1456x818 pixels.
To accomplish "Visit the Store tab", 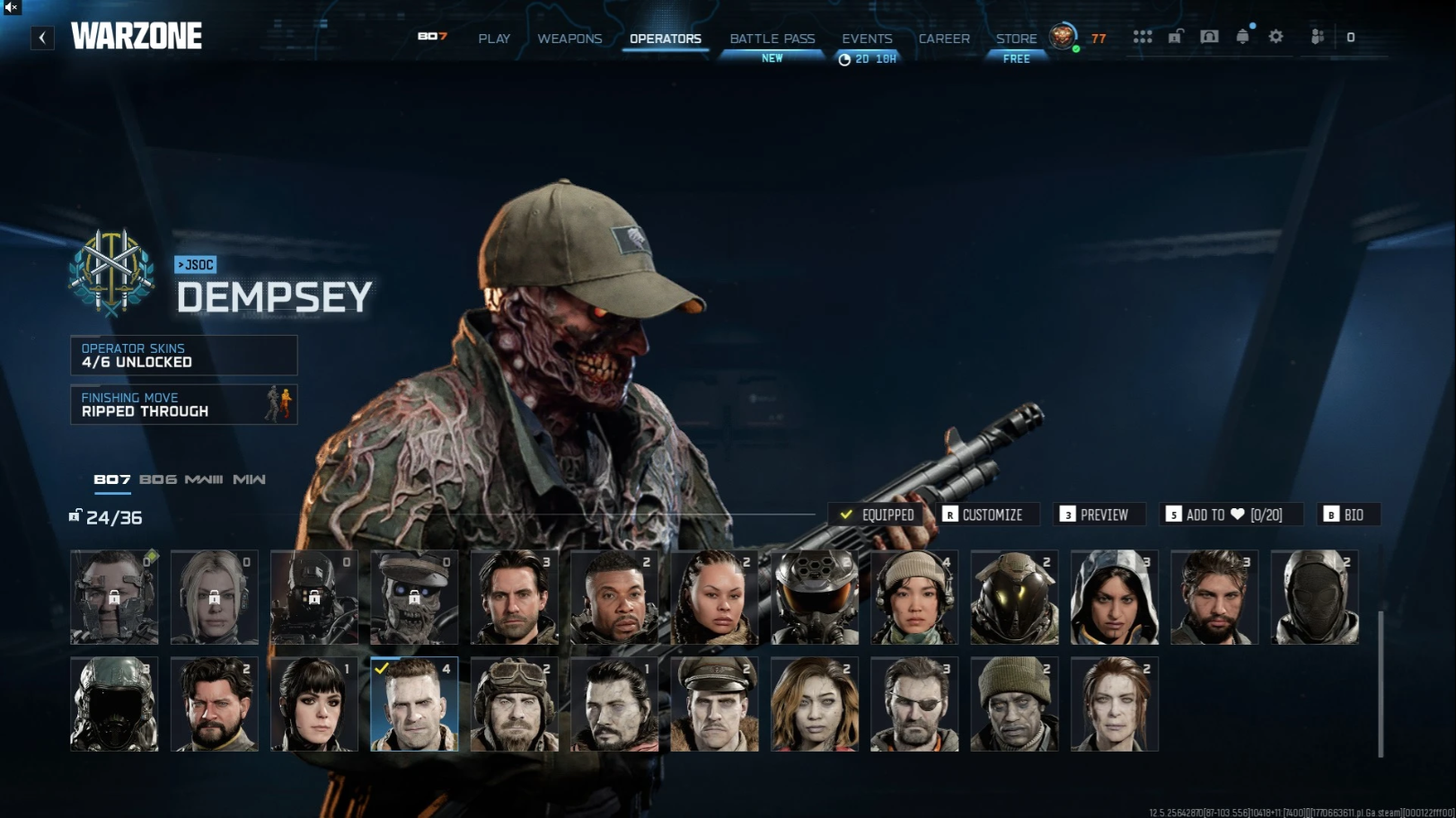I will (1016, 39).
